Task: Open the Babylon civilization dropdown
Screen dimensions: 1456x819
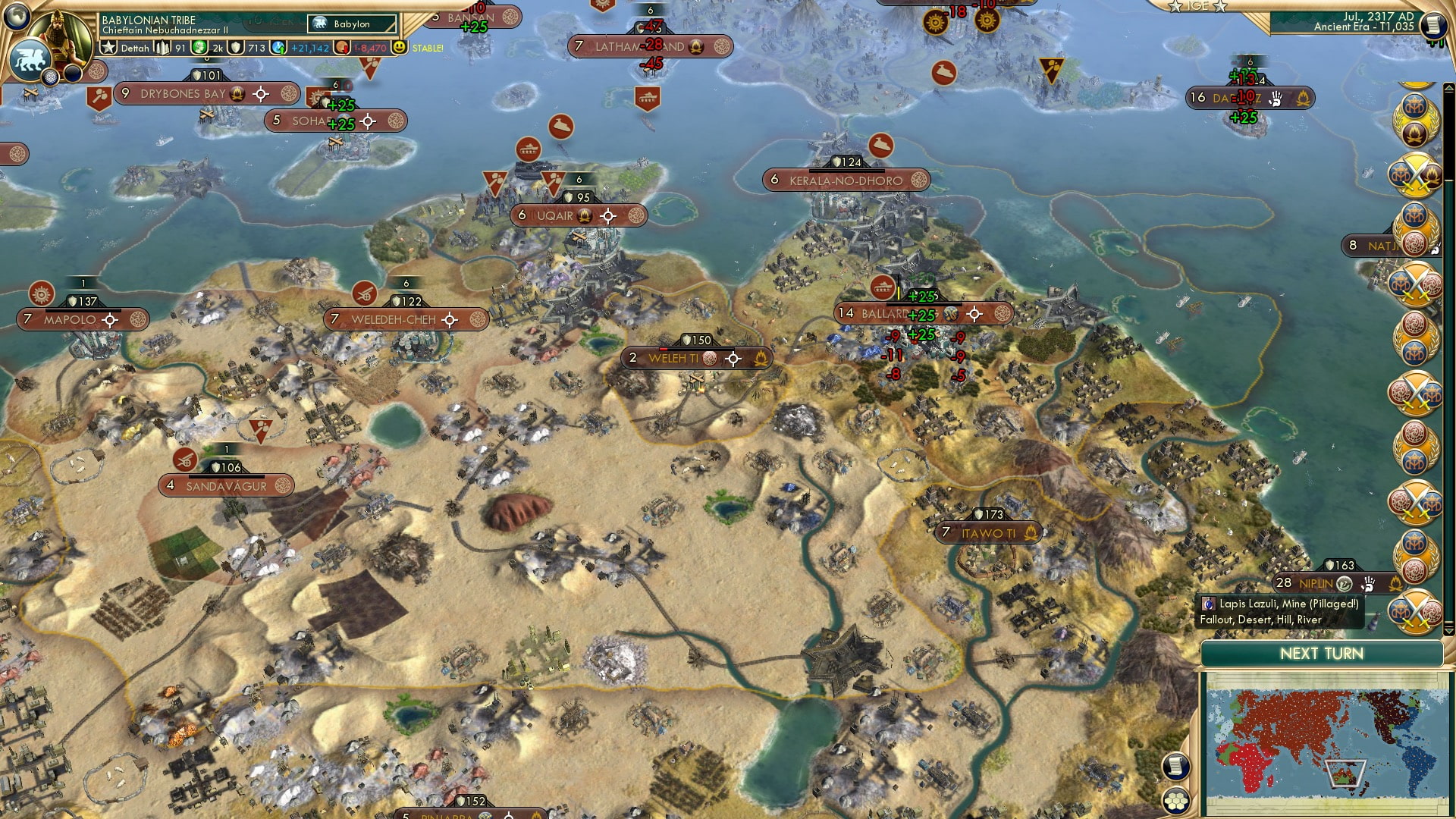Action: tap(353, 24)
